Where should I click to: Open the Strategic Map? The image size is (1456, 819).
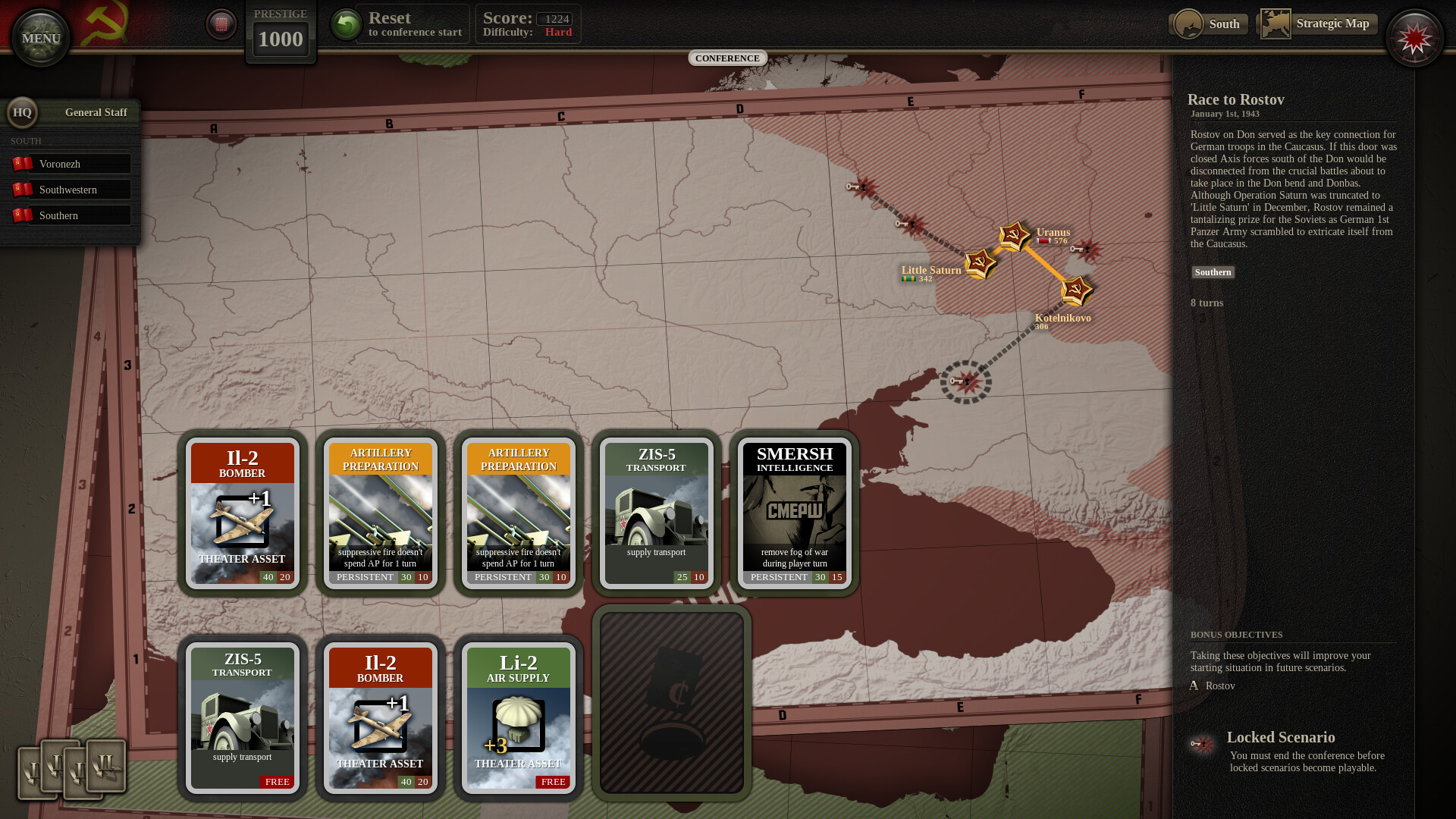click(1333, 24)
